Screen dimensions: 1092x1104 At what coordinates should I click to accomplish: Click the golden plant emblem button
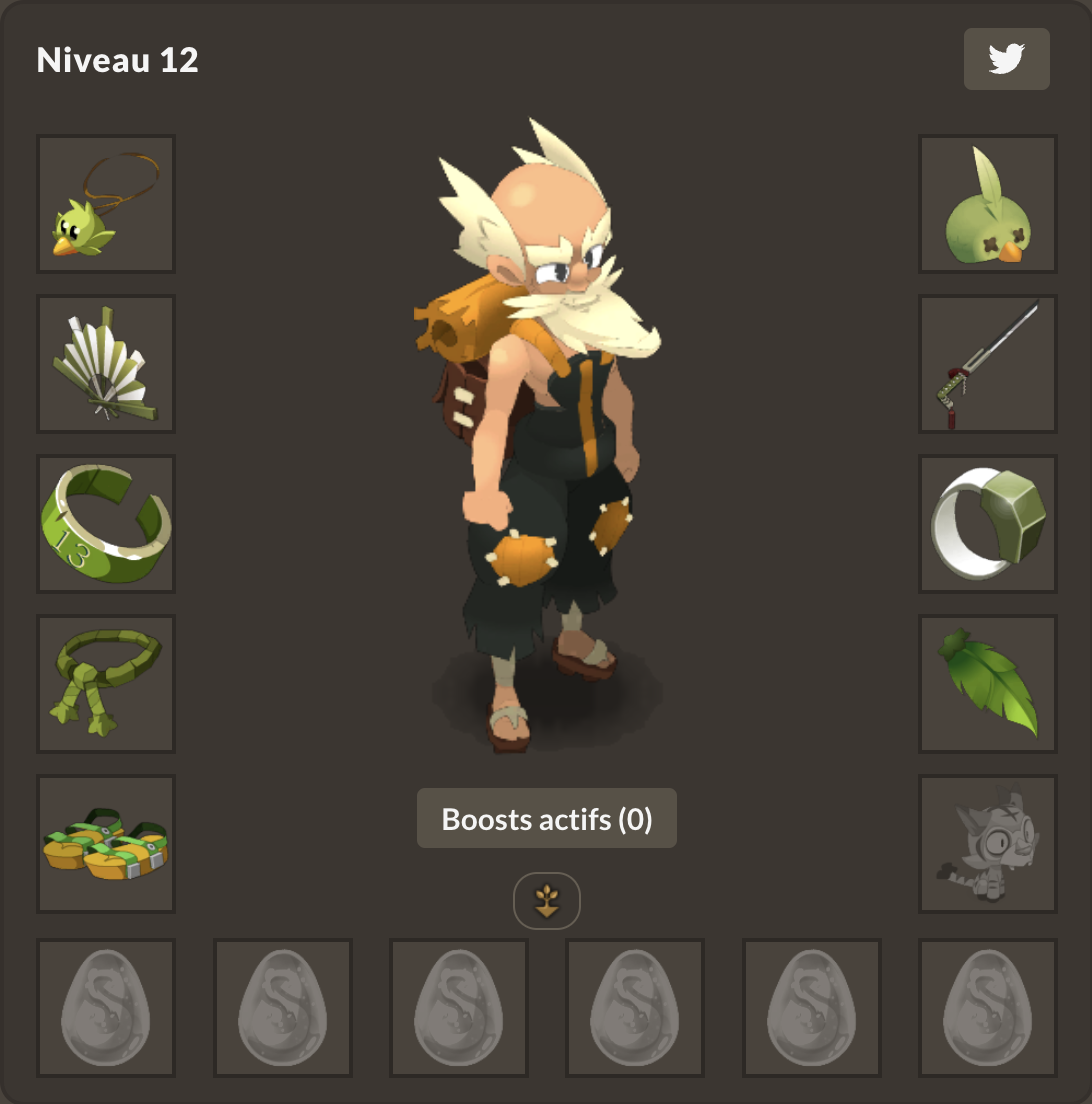click(546, 900)
